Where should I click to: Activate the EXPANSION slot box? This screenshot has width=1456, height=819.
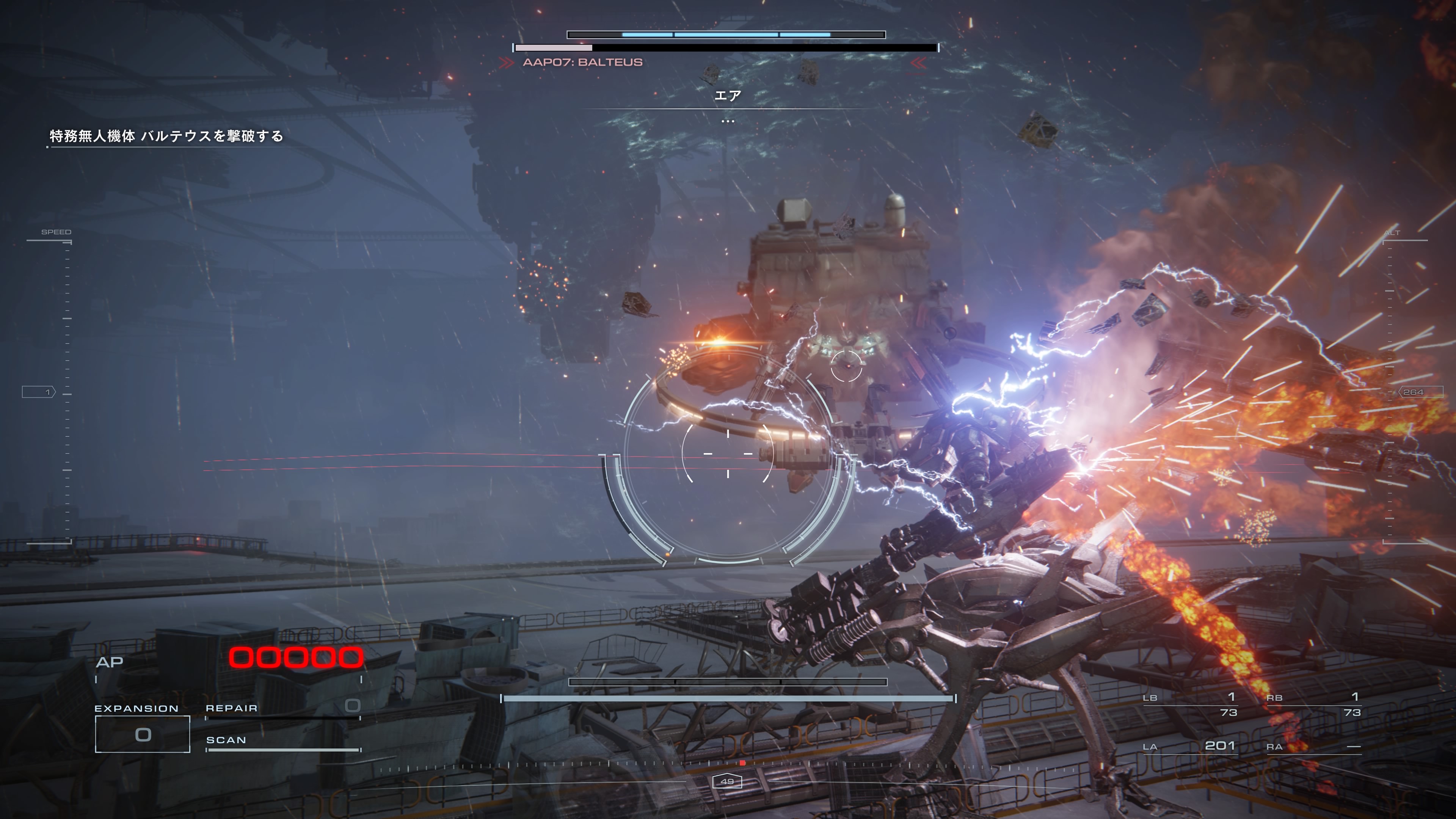(x=143, y=734)
